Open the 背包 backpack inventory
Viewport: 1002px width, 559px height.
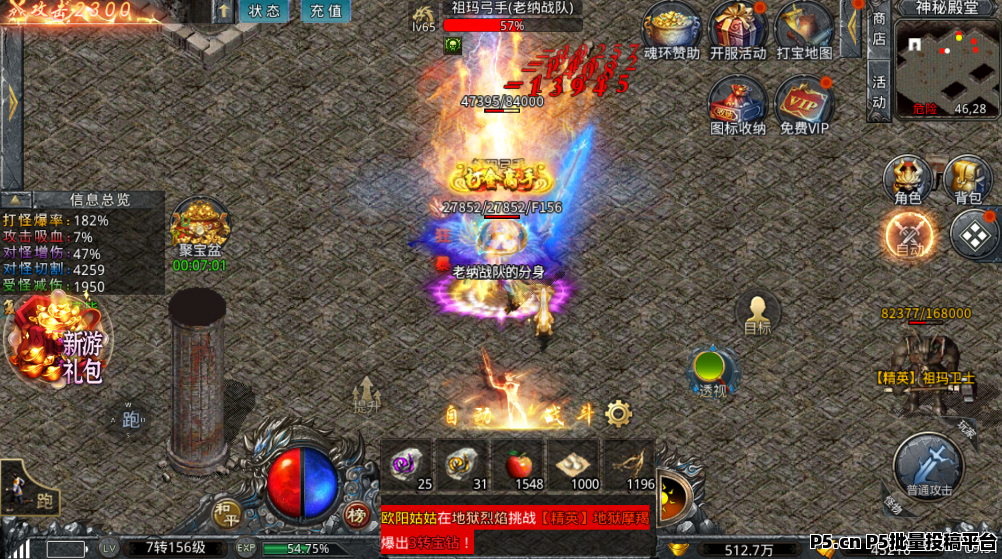click(x=967, y=180)
